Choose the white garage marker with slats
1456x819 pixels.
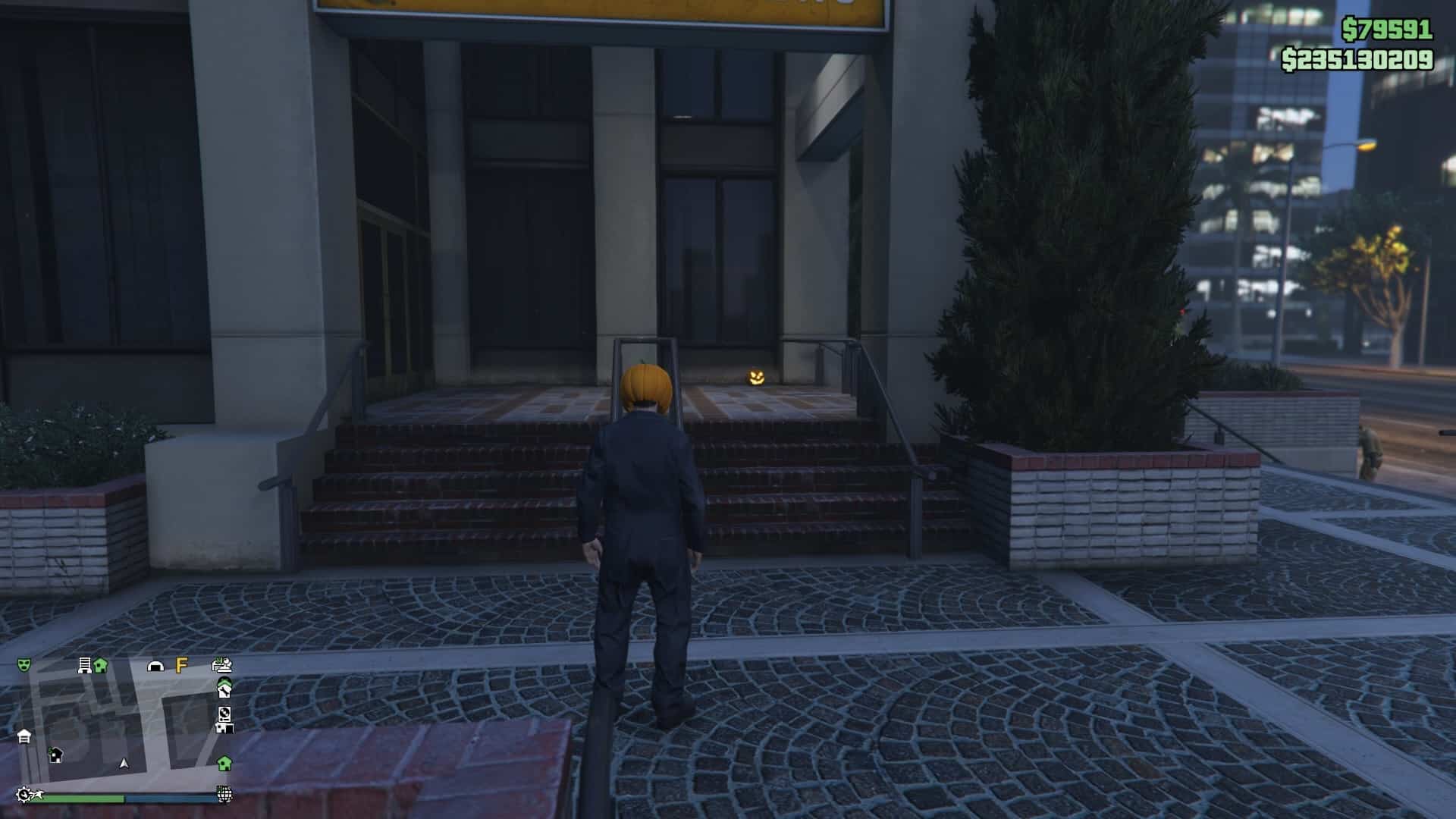click(x=24, y=736)
